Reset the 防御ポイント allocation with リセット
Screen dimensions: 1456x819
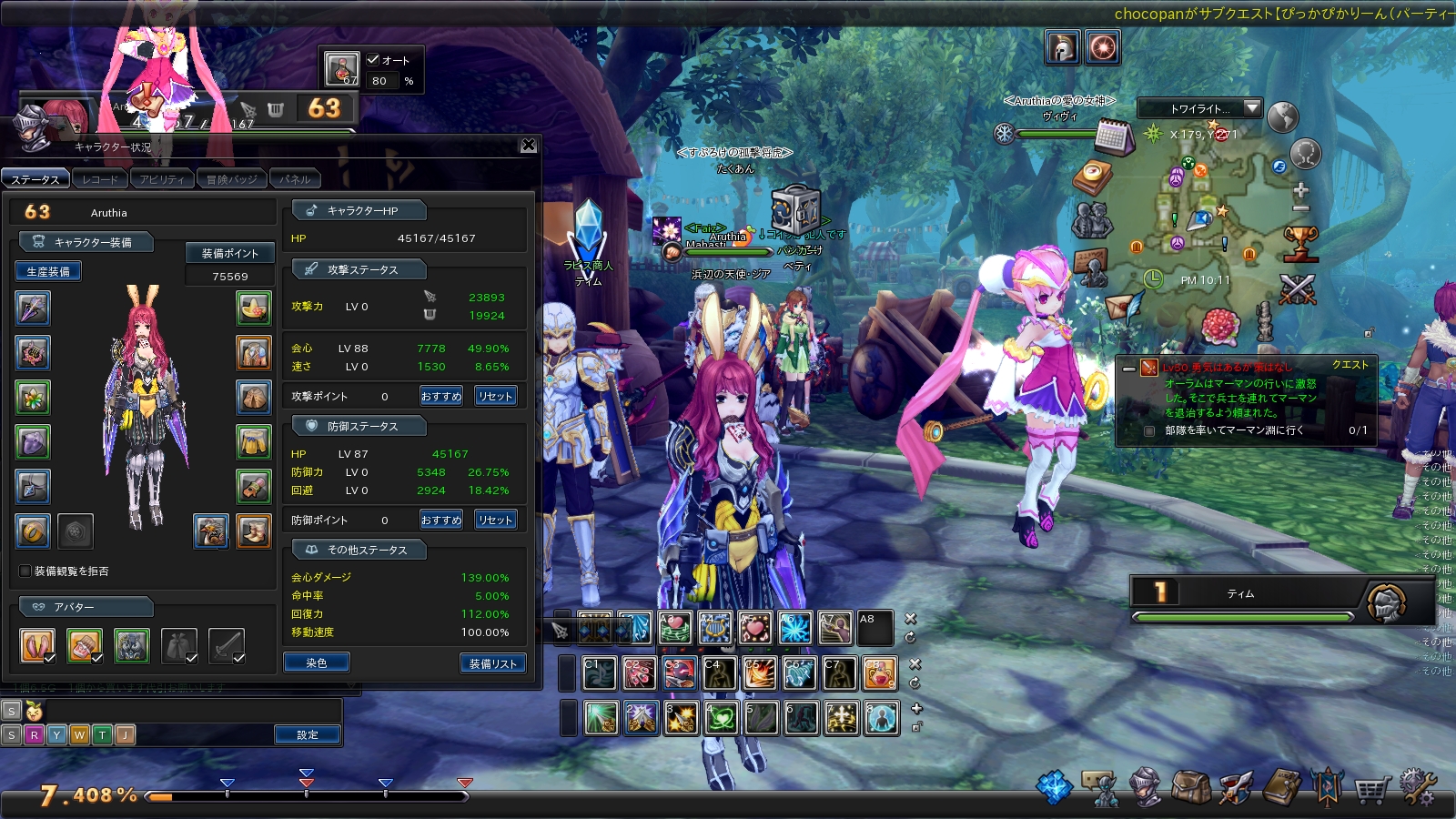495,520
